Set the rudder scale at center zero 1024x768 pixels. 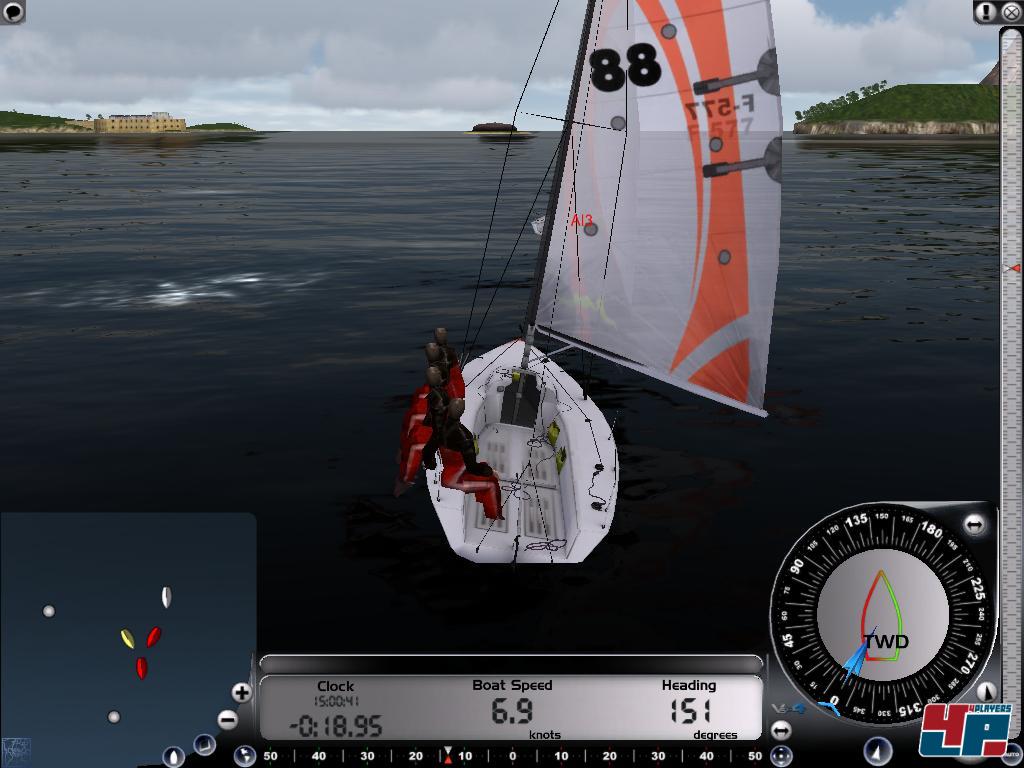[x=512, y=756]
